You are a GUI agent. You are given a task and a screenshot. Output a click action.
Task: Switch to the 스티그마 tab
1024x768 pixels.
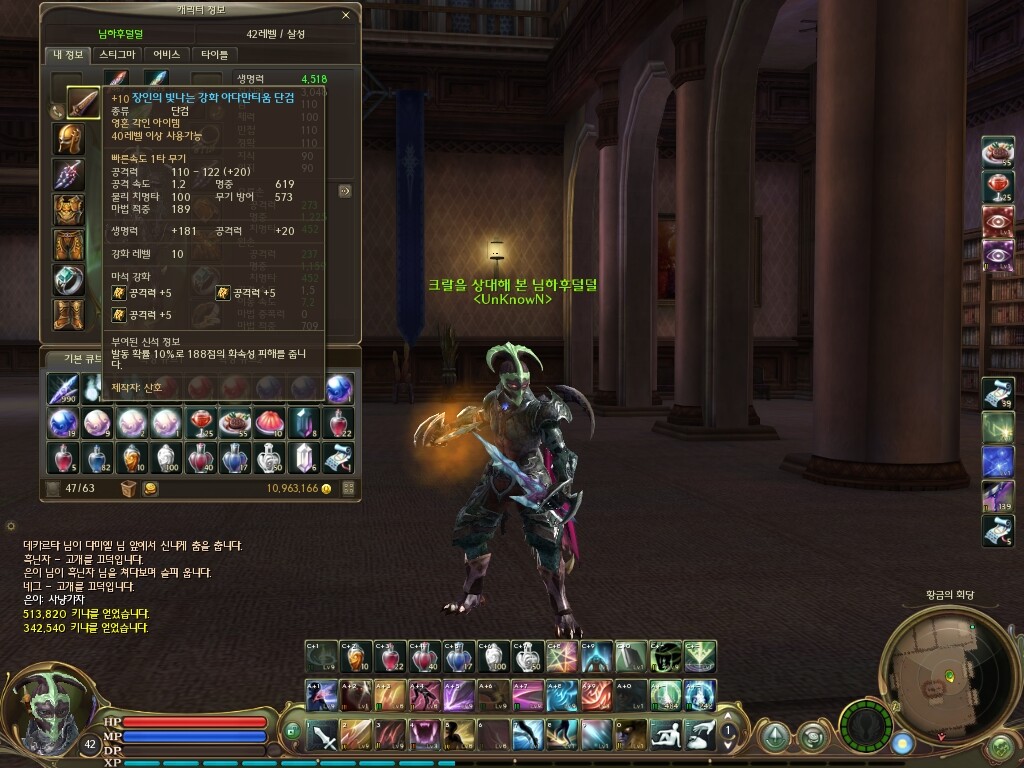(x=116, y=55)
